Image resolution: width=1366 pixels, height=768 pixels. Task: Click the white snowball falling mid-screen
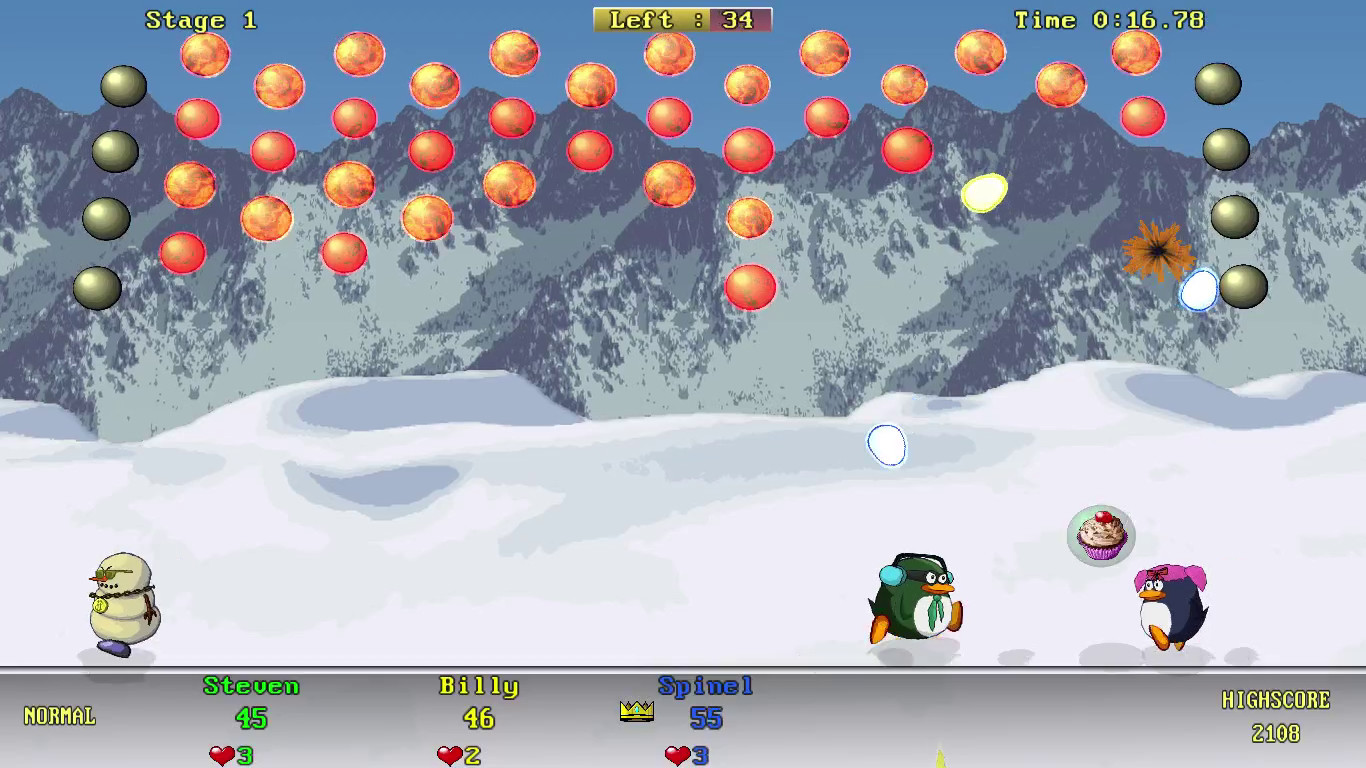tap(885, 447)
